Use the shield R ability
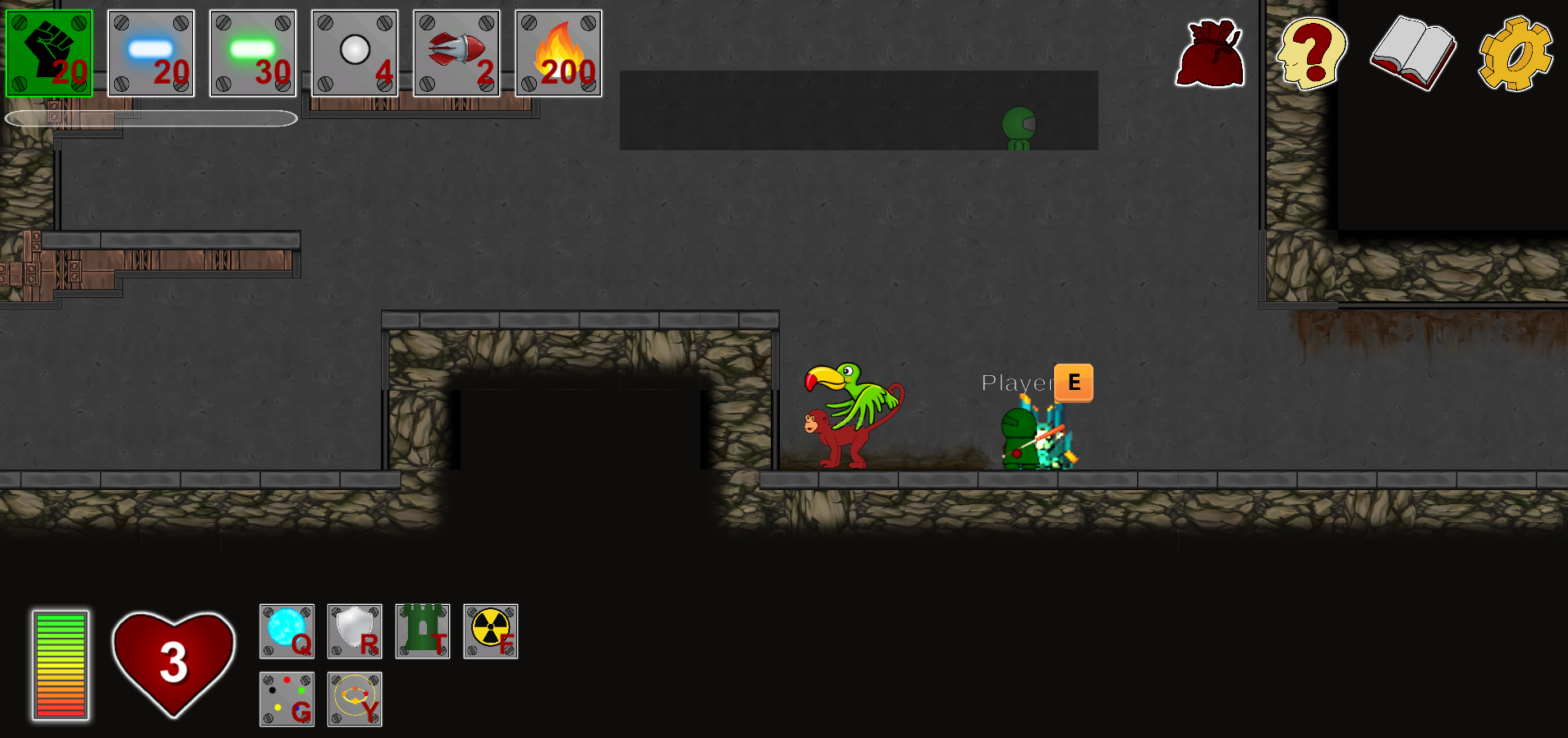 [x=355, y=631]
